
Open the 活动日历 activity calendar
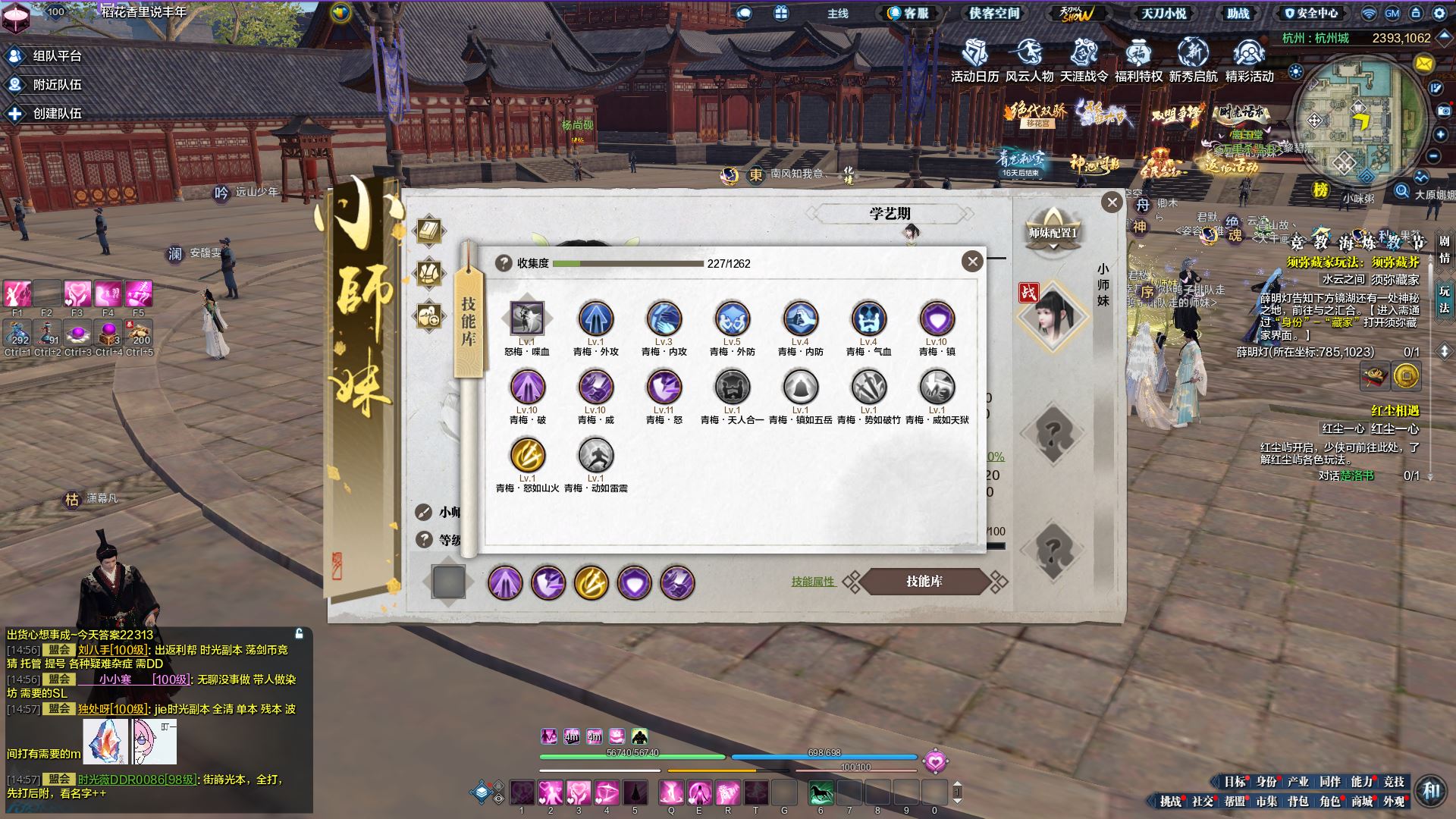(x=974, y=61)
